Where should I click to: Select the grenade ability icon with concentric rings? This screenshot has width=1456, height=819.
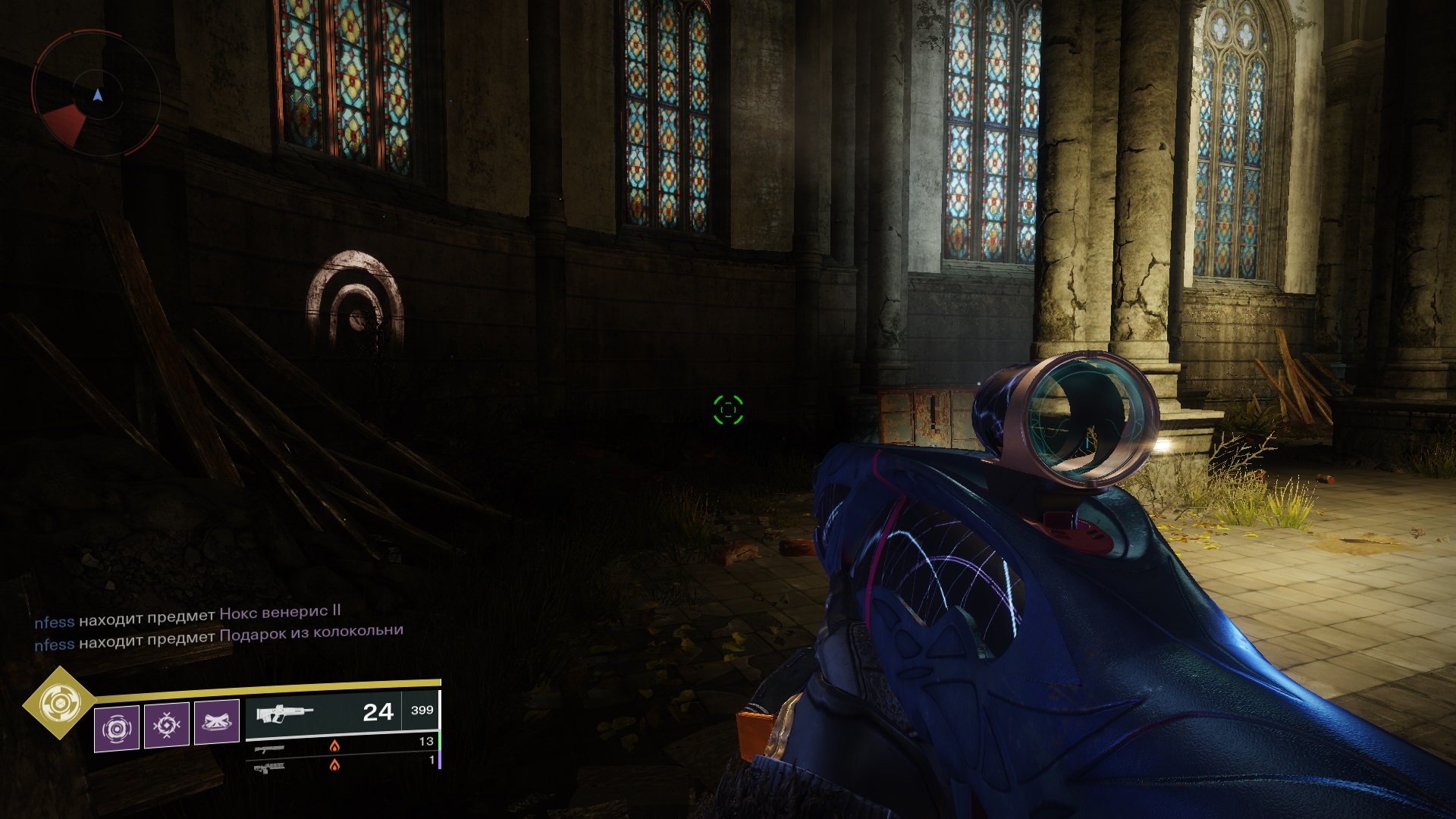point(116,728)
